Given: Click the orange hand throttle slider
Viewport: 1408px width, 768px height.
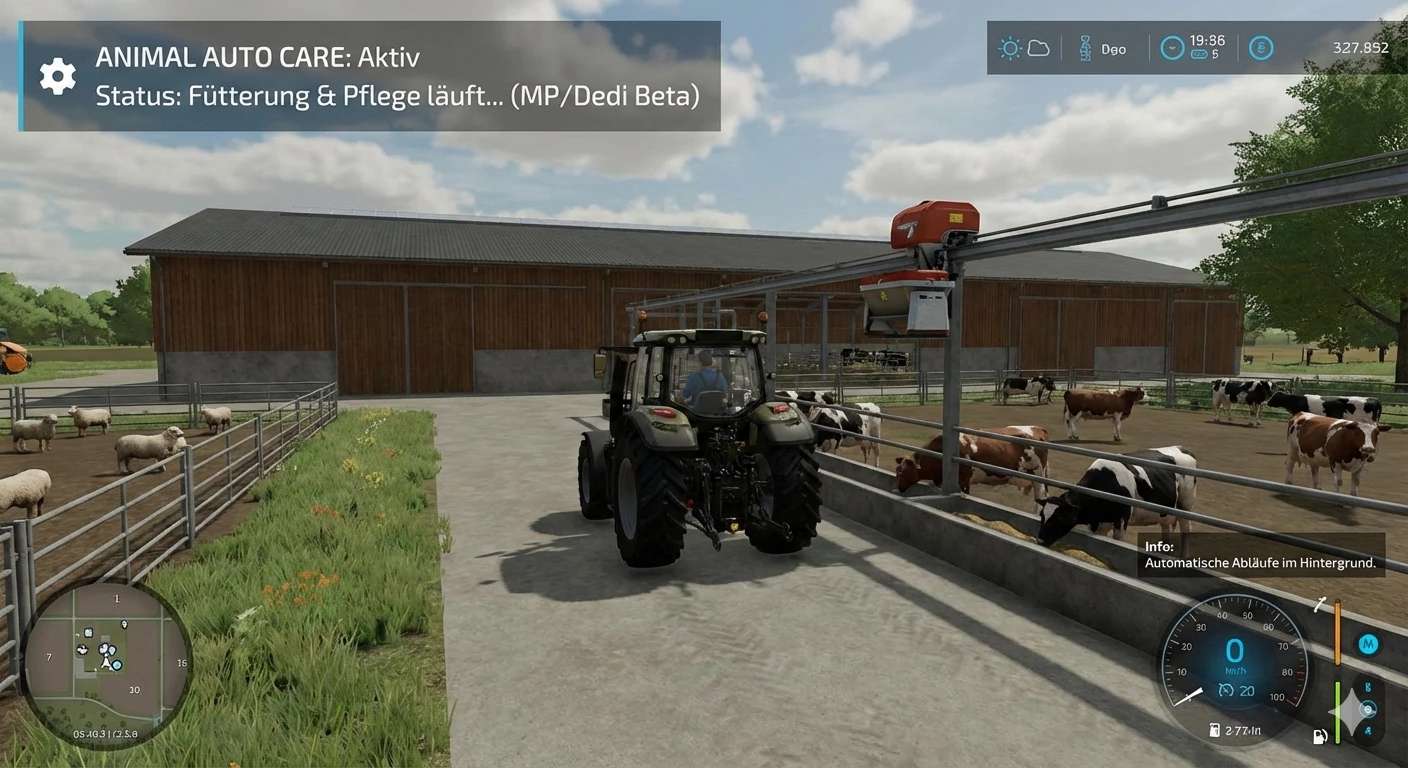Looking at the screenshot, I should [1337, 633].
